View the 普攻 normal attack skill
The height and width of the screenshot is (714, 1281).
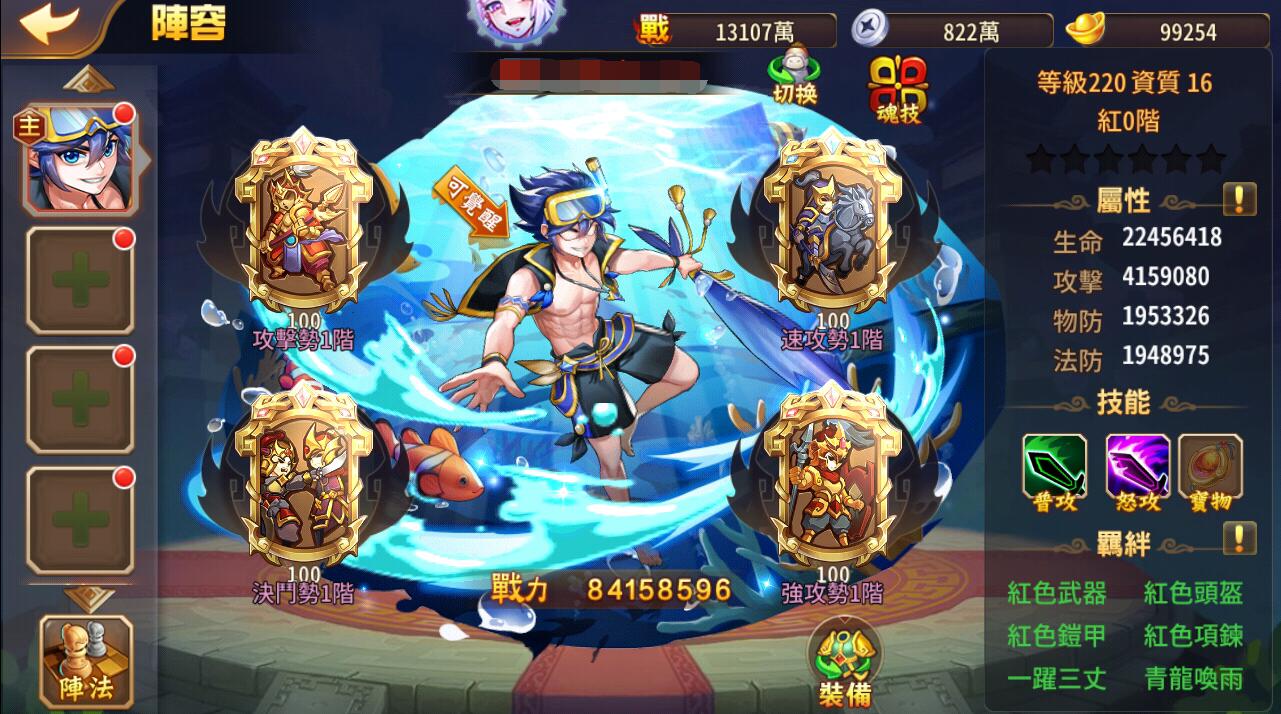tap(1054, 472)
